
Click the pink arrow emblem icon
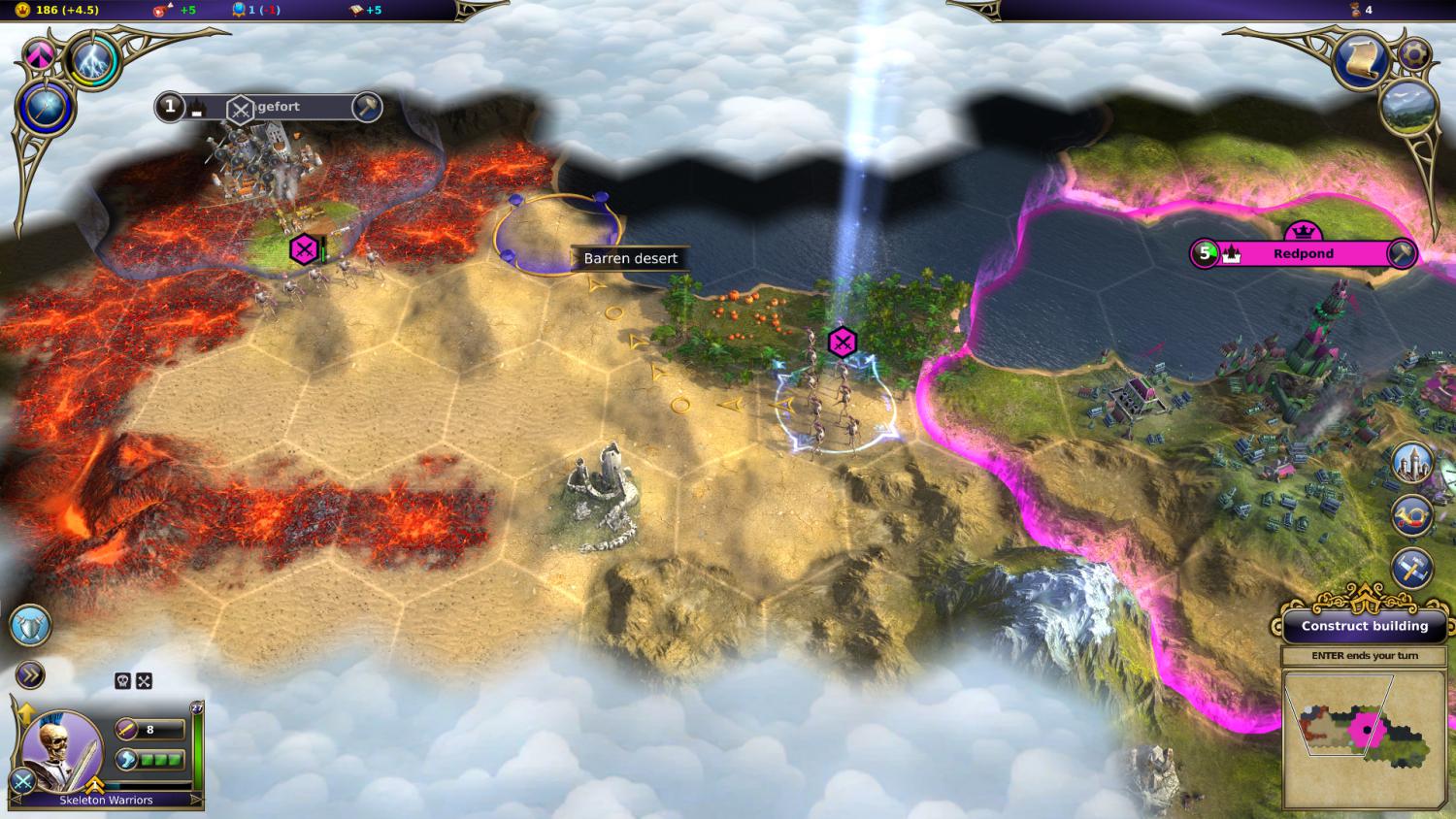click(x=39, y=51)
